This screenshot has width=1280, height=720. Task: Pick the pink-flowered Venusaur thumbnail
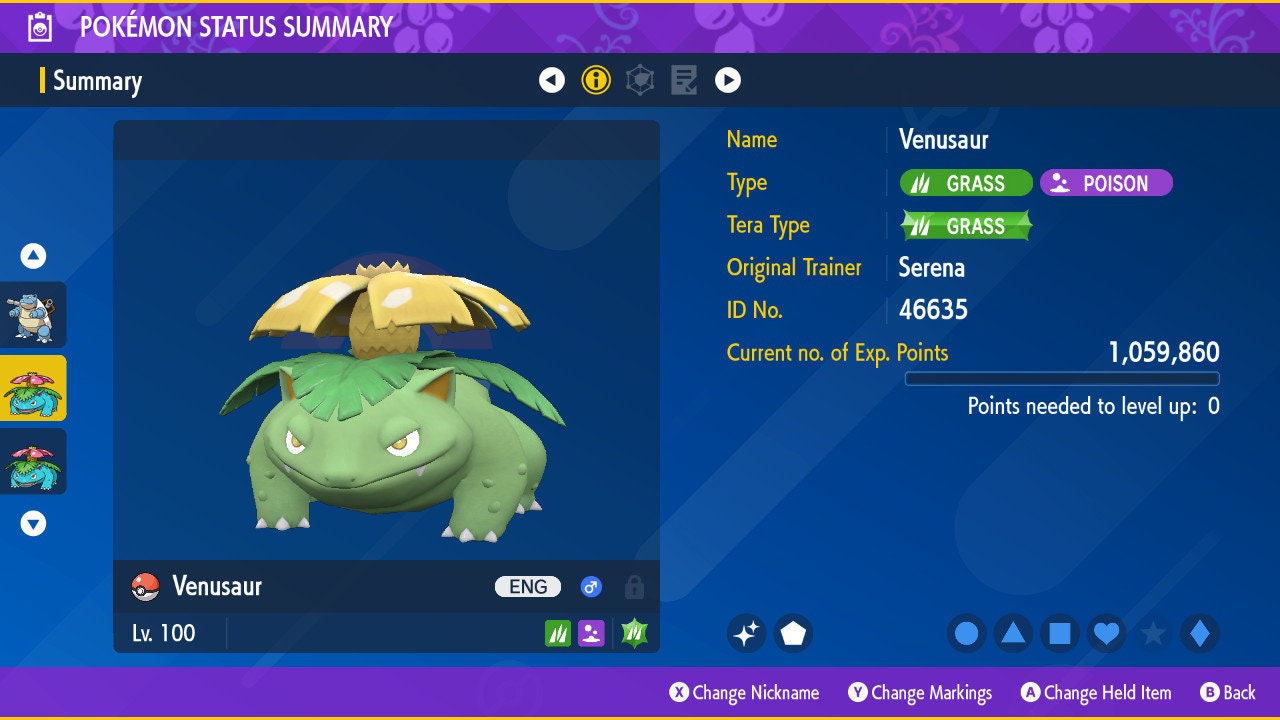[33, 461]
